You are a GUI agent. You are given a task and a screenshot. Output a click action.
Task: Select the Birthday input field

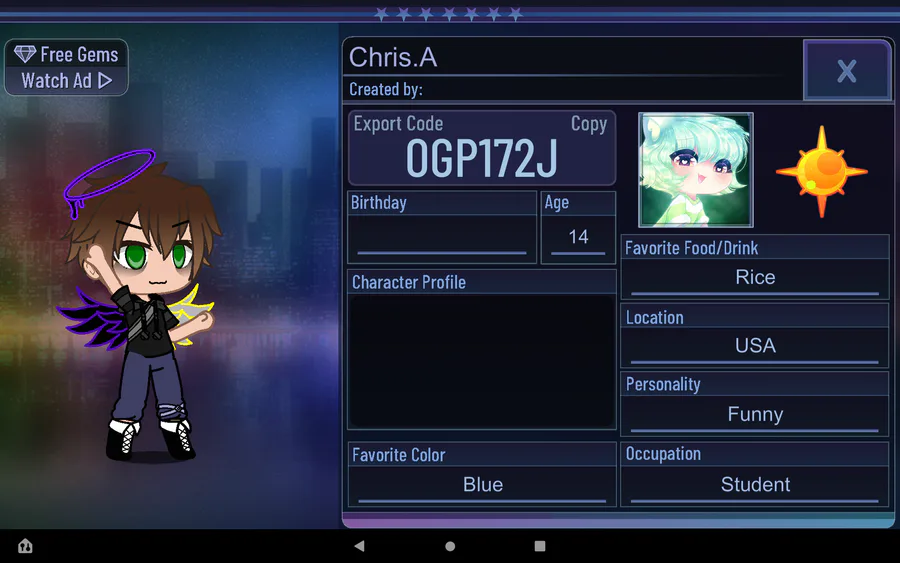(x=441, y=238)
